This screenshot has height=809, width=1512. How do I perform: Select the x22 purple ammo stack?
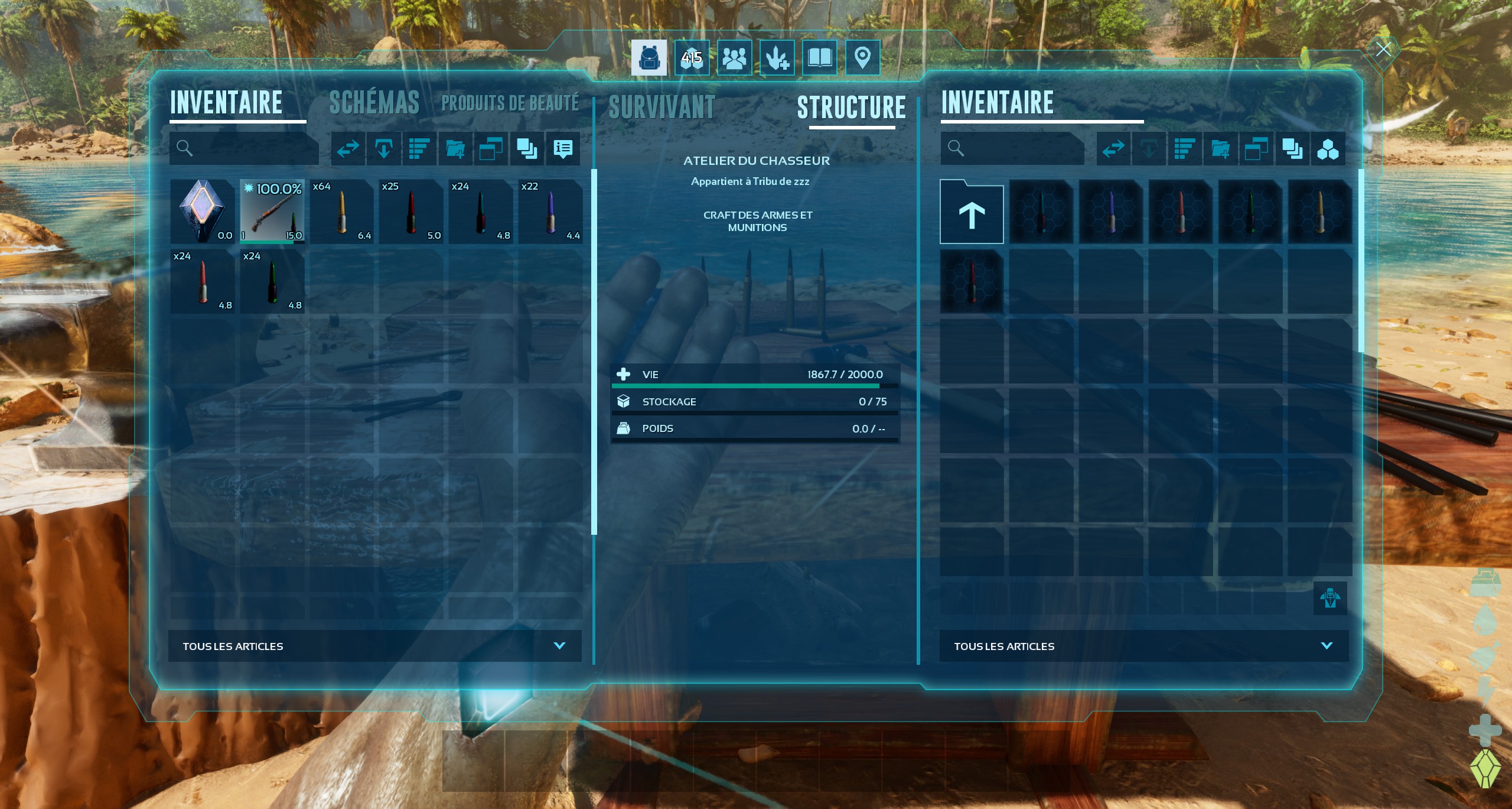tap(550, 212)
